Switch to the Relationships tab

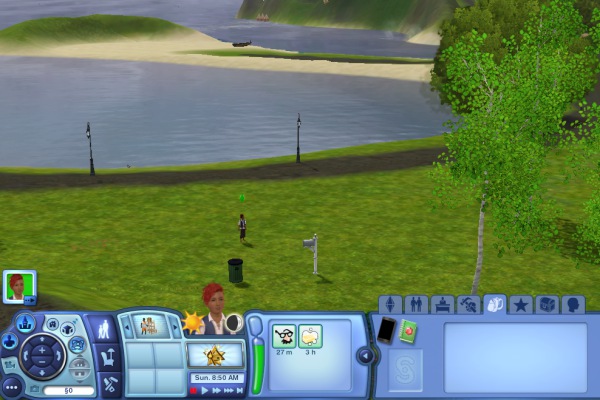click(417, 305)
